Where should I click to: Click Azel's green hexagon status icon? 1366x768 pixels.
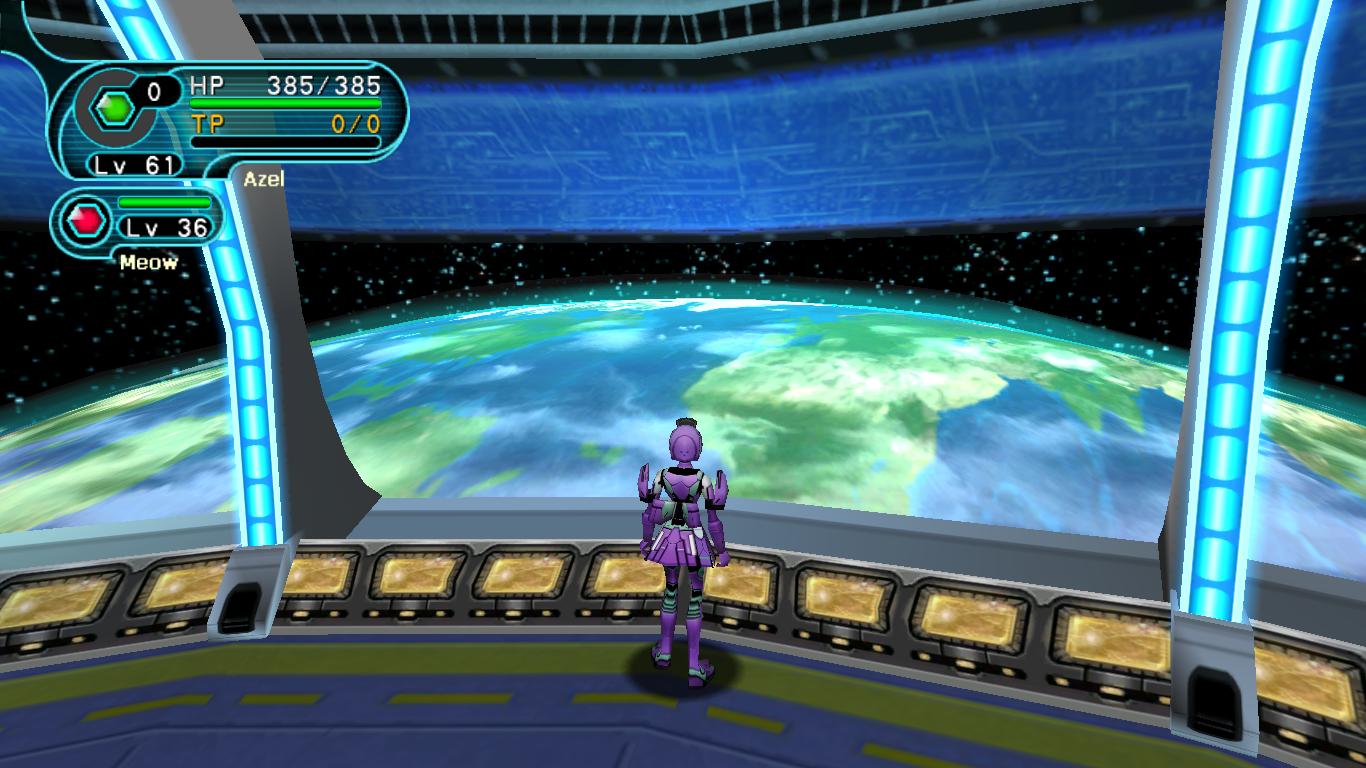pyautogui.click(x=117, y=107)
